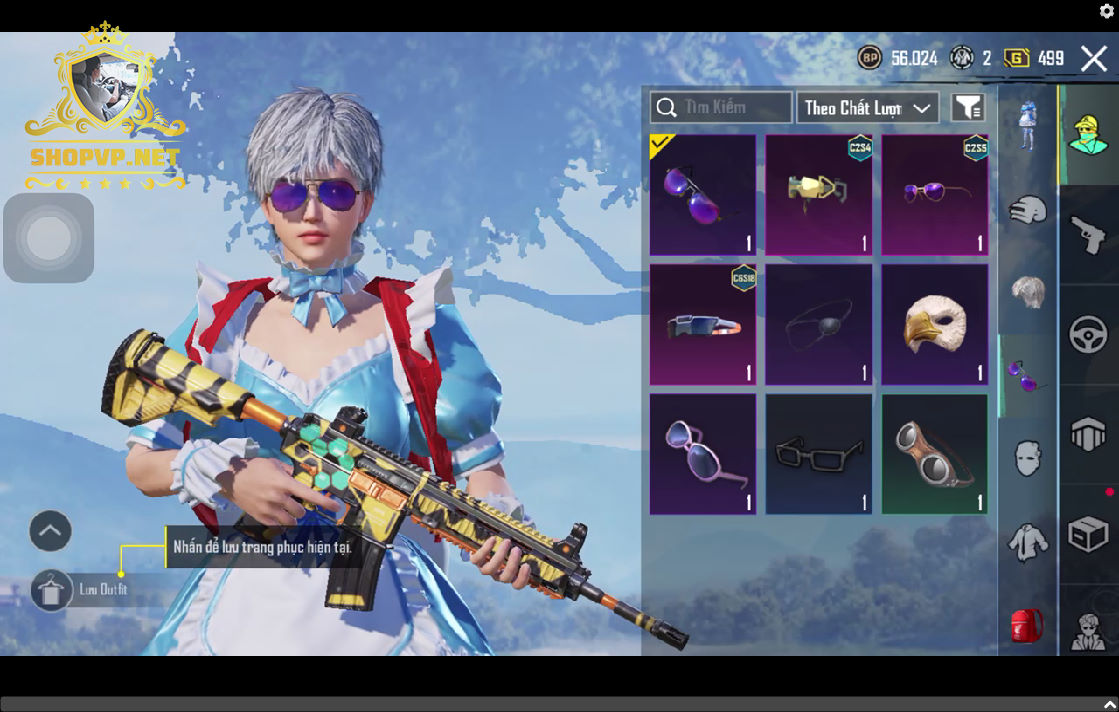
Task: Open the steering wheel vehicle section
Action: [1088, 334]
